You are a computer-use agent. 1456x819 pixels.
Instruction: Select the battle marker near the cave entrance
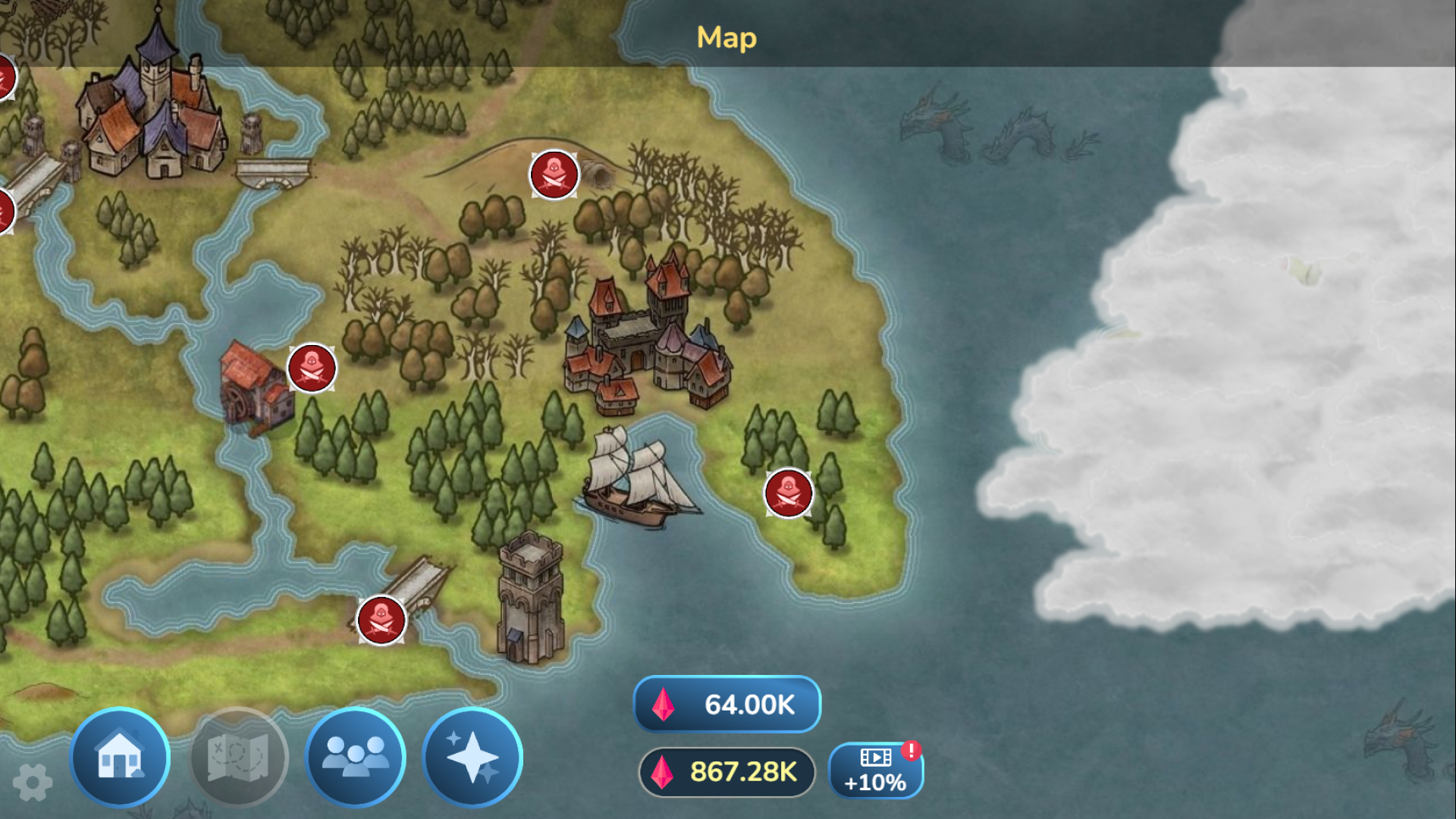coord(553,174)
